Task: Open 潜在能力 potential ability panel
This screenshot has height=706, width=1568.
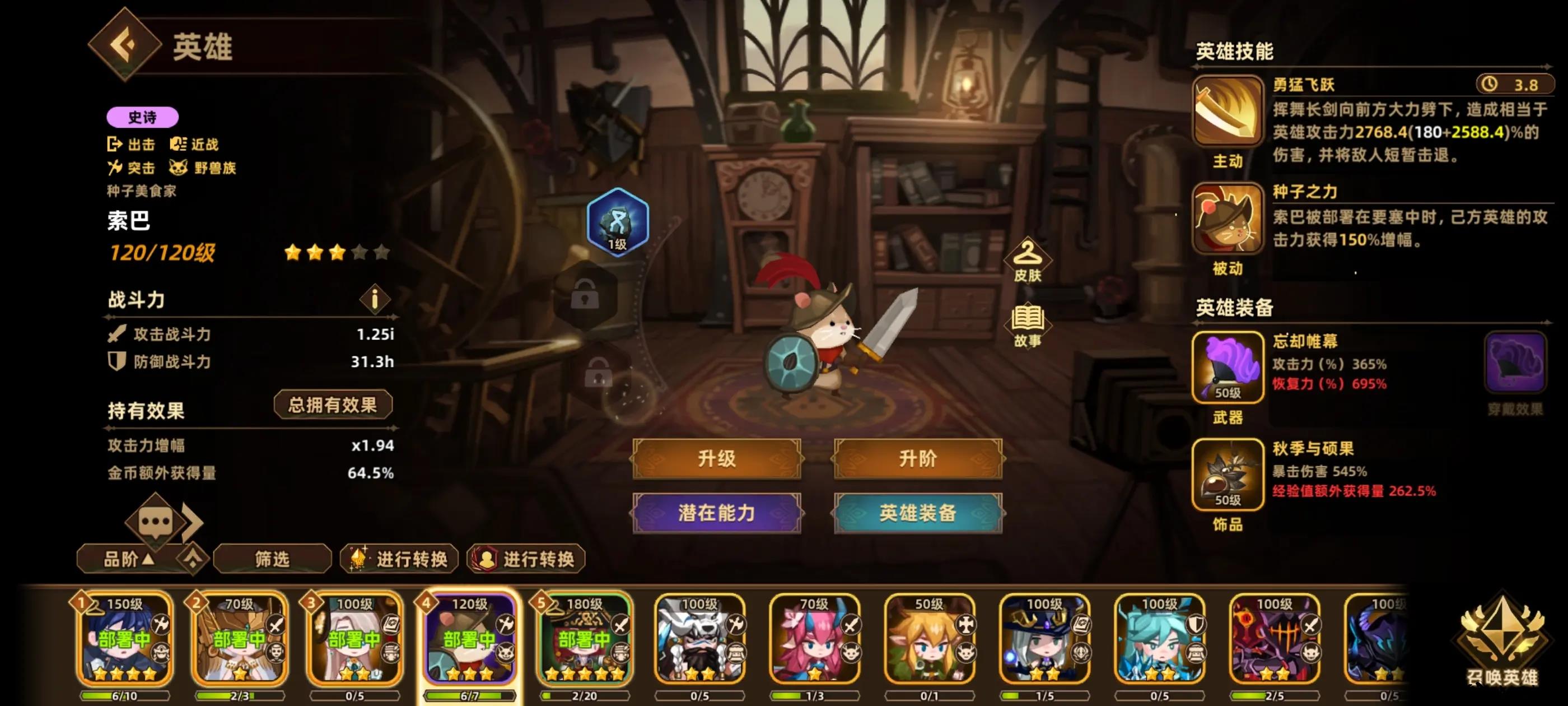Action: [716, 513]
